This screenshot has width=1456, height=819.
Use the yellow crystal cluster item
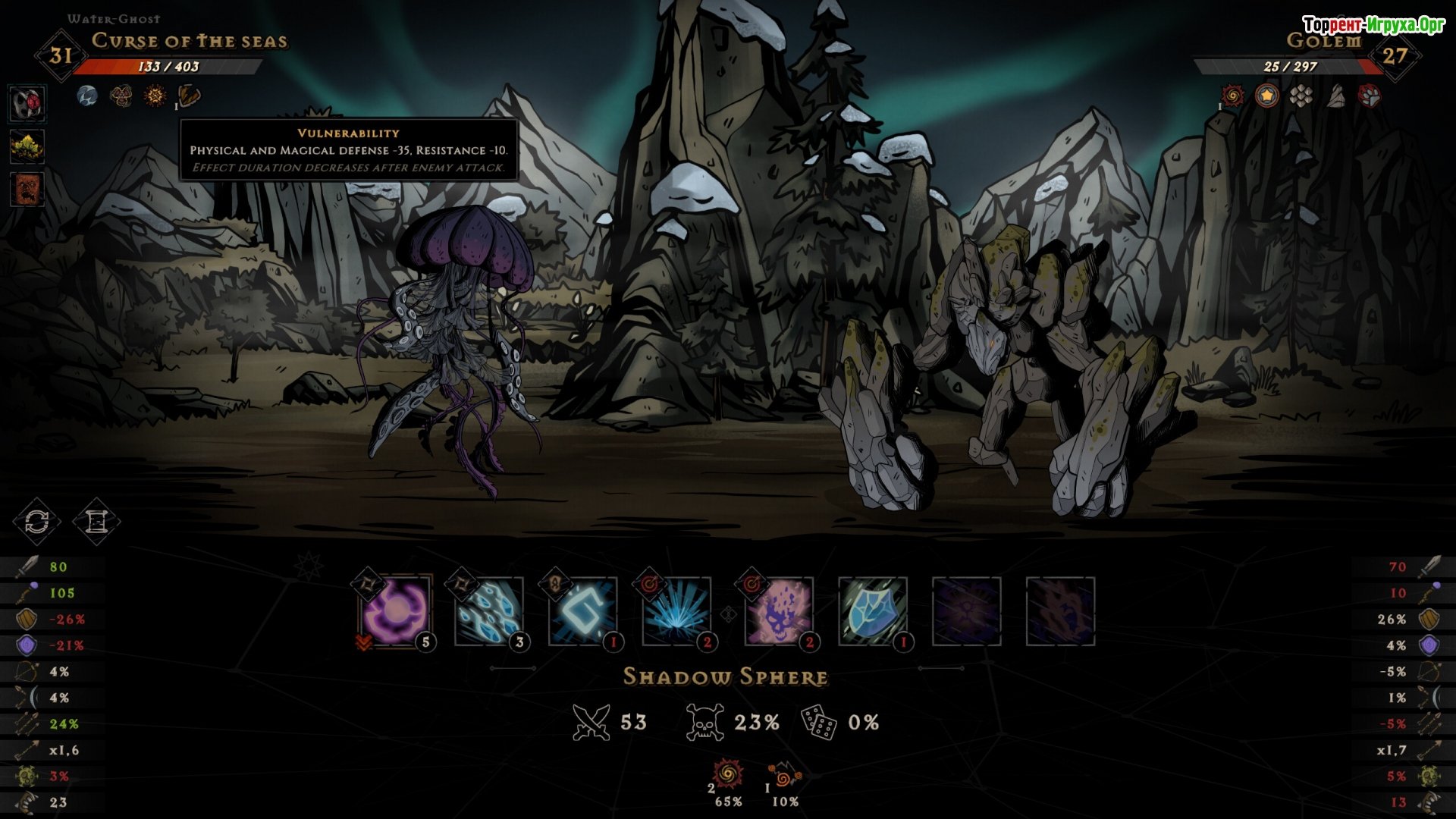pos(27,146)
